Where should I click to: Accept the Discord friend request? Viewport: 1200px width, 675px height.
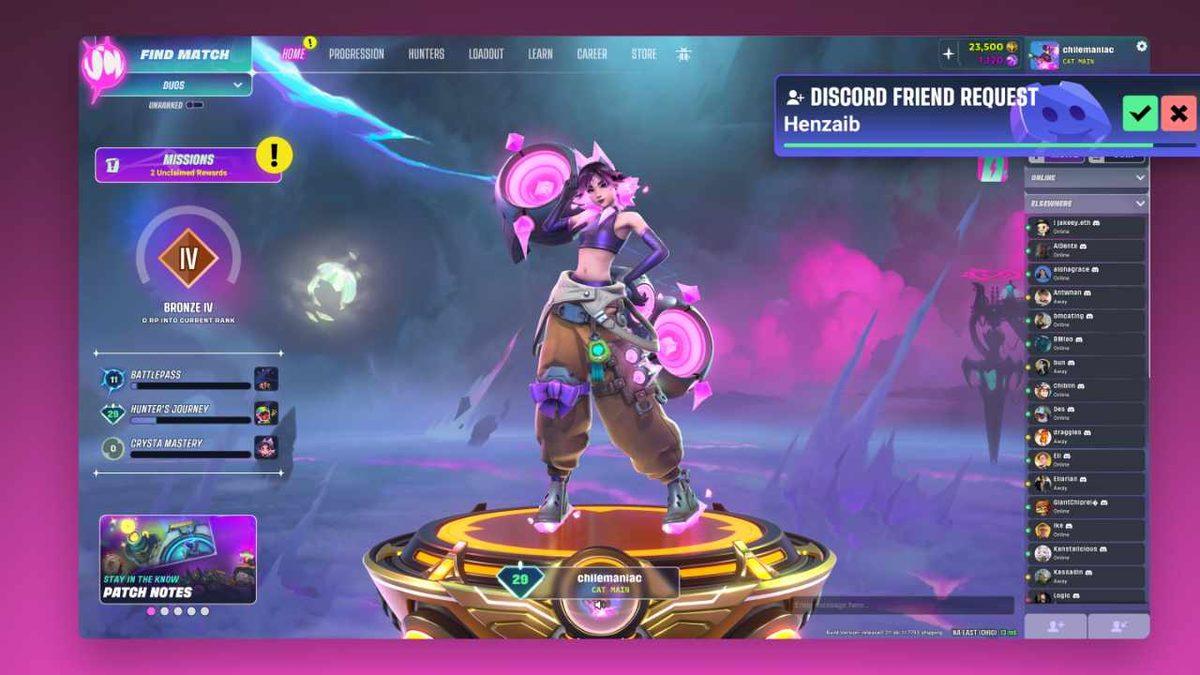pyautogui.click(x=1139, y=113)
